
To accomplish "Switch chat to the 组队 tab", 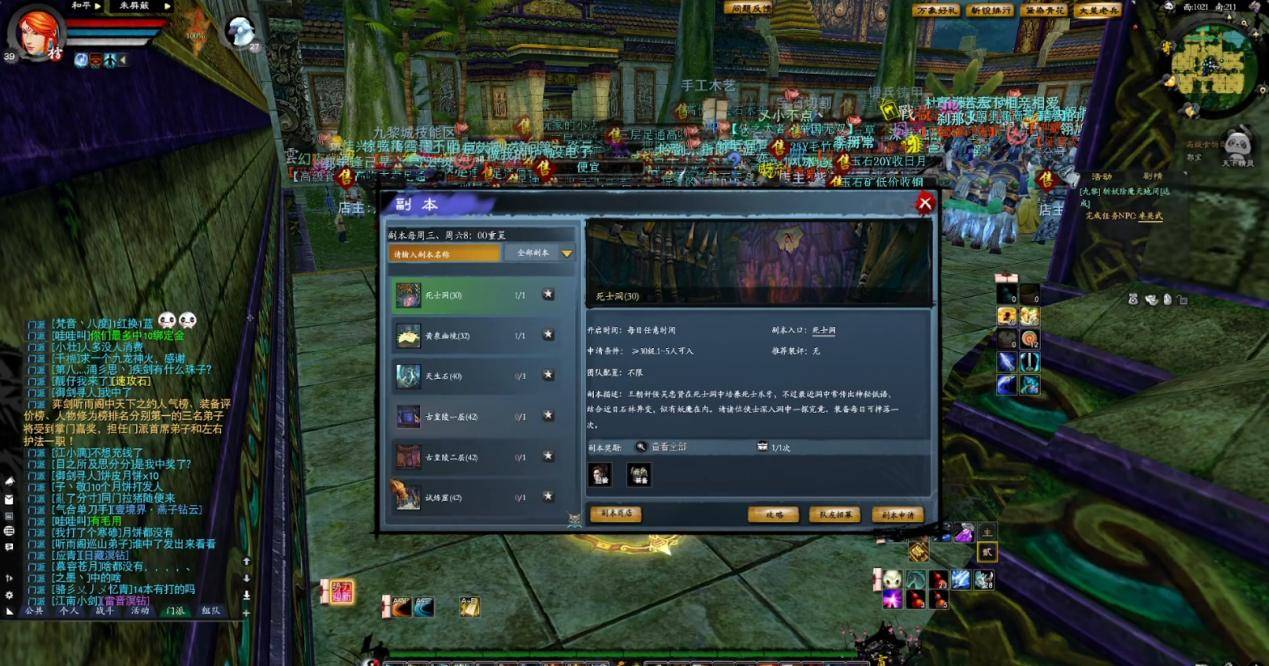I will click(x=210, y=610).
